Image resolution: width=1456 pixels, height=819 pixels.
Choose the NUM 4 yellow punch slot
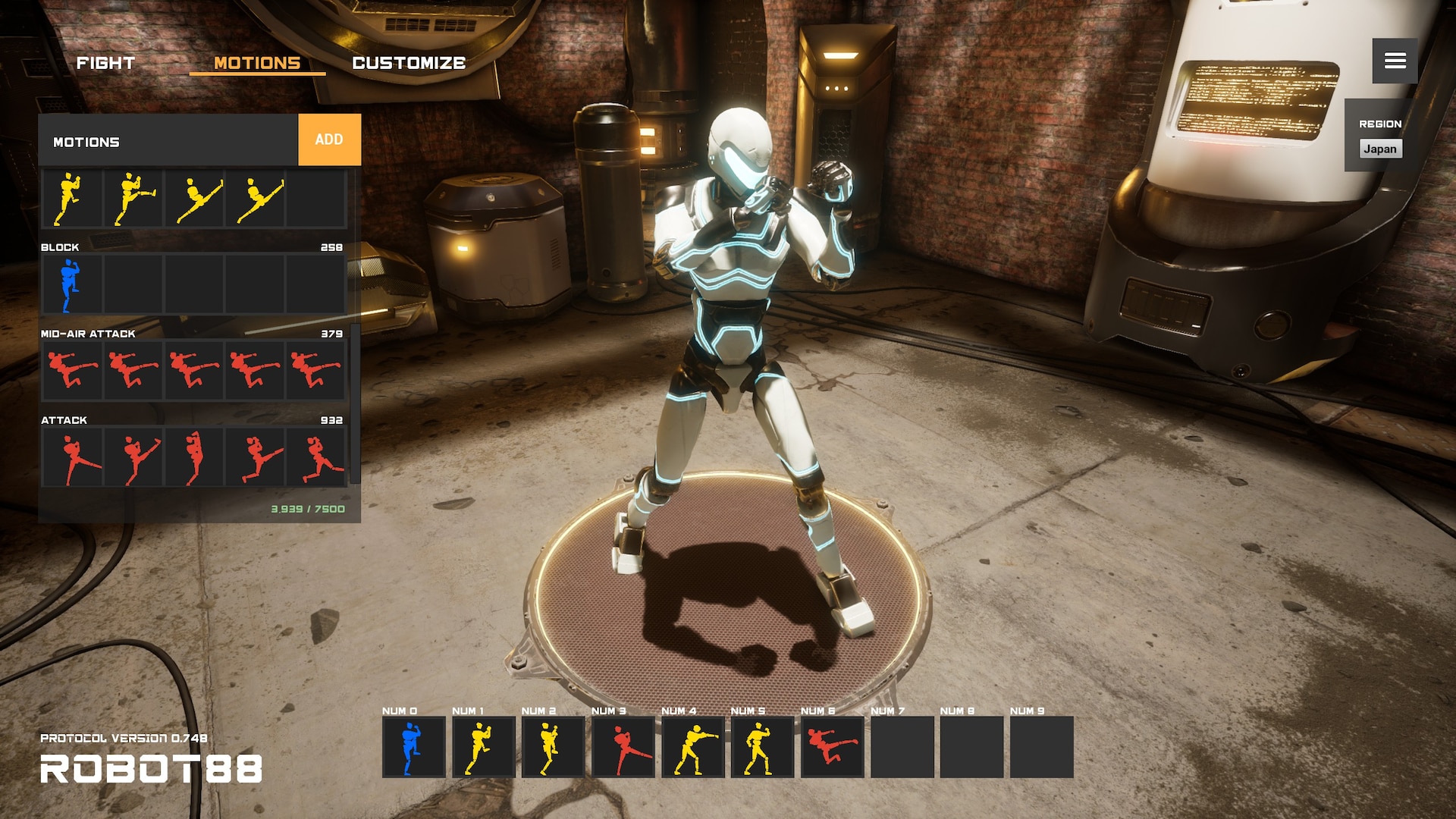click(x=692, y=747)
